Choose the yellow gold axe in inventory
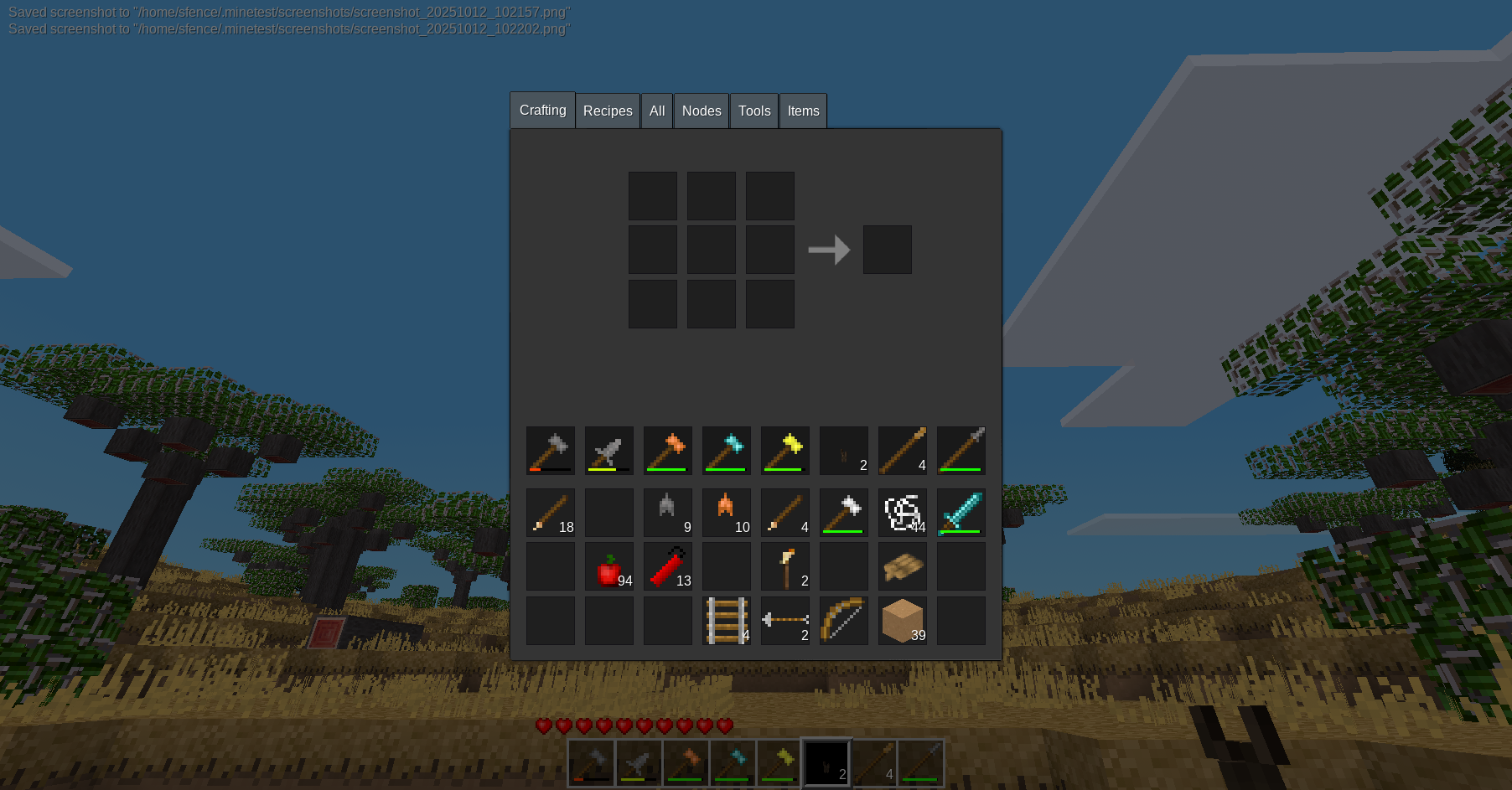 point(785,451)
